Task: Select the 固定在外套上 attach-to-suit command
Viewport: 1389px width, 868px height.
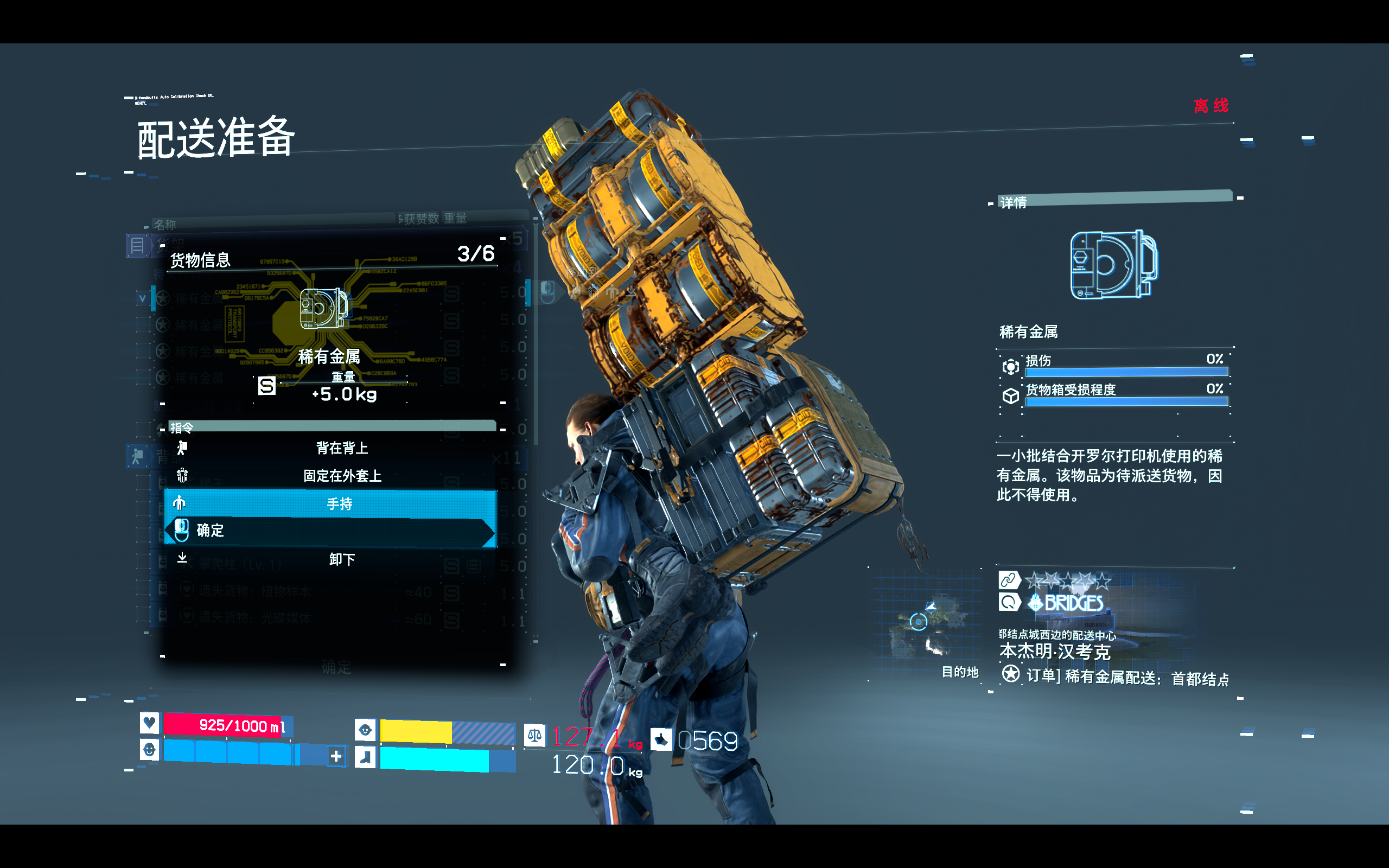Action: pyautogui.click(x=342, y=476)
